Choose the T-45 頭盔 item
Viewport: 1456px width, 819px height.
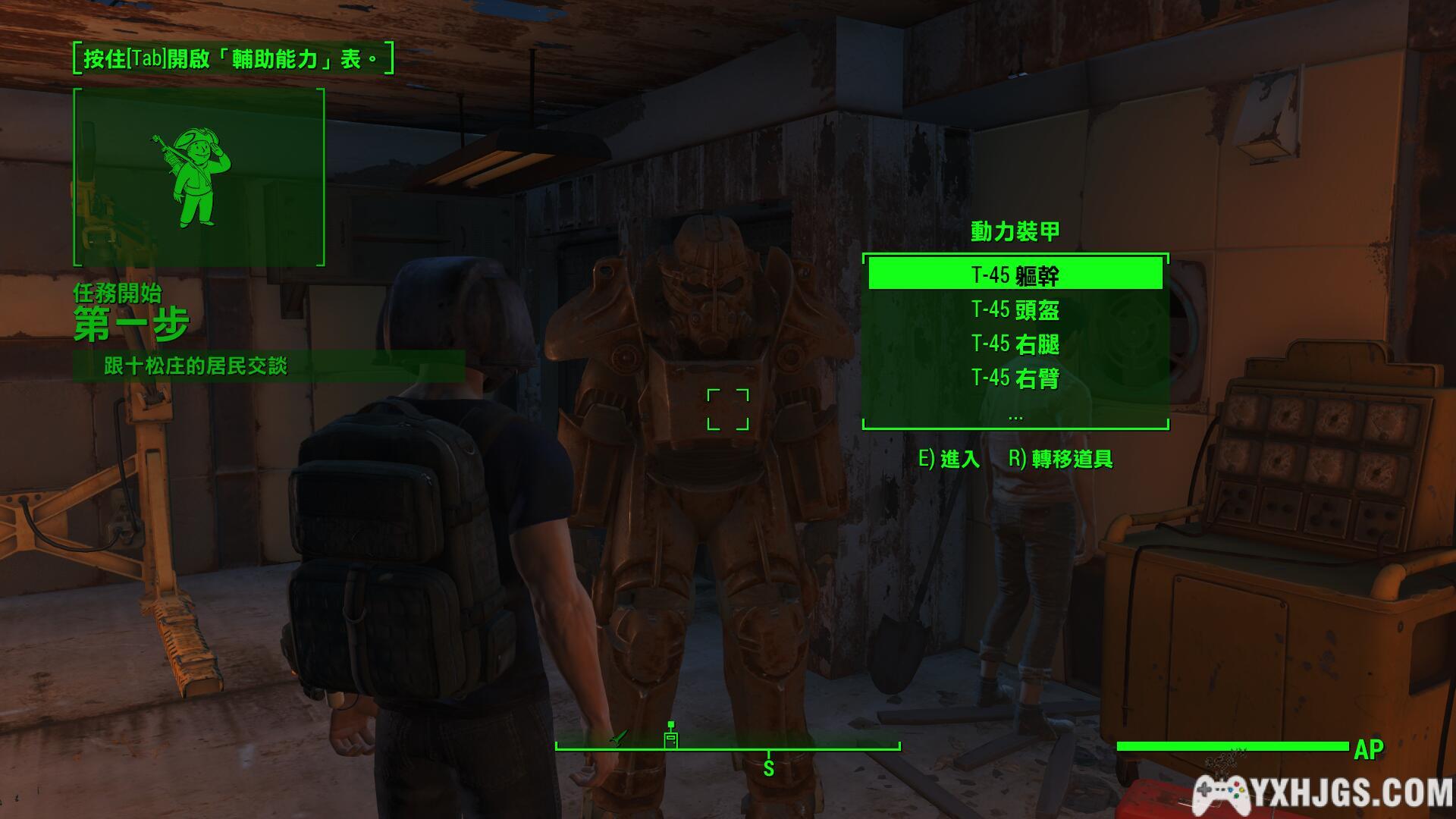(1015, 309)
